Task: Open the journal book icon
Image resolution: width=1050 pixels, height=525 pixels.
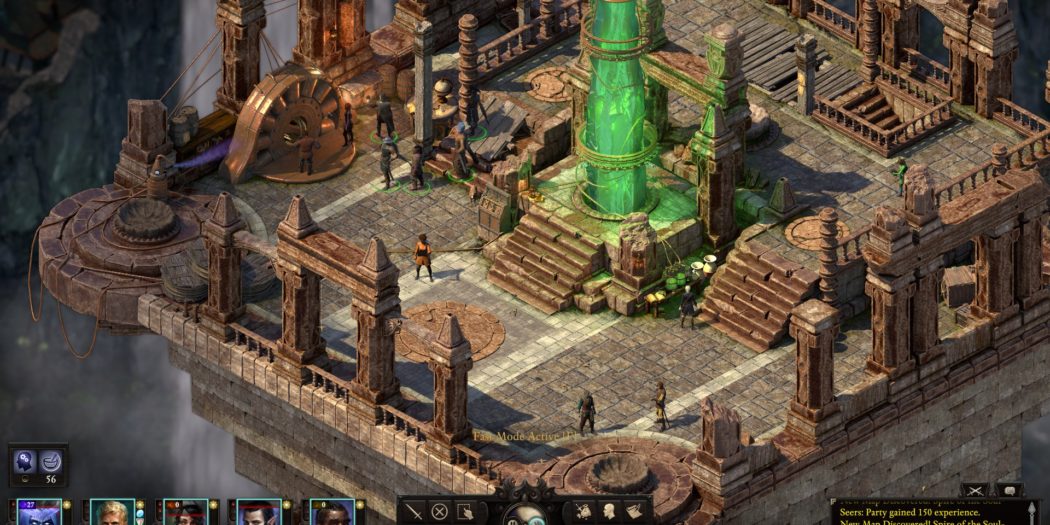Action: pos(634,511)
